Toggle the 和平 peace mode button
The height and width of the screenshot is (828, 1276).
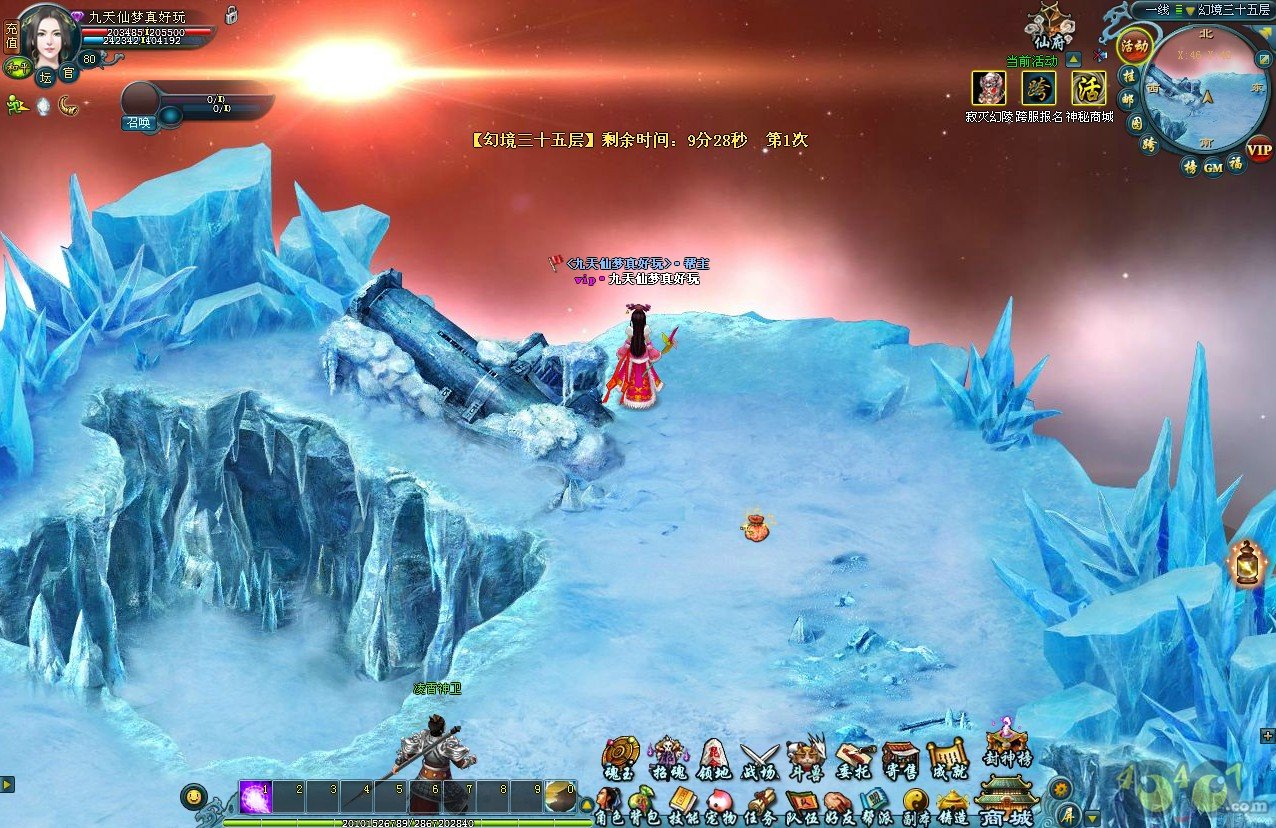[15, 67]
